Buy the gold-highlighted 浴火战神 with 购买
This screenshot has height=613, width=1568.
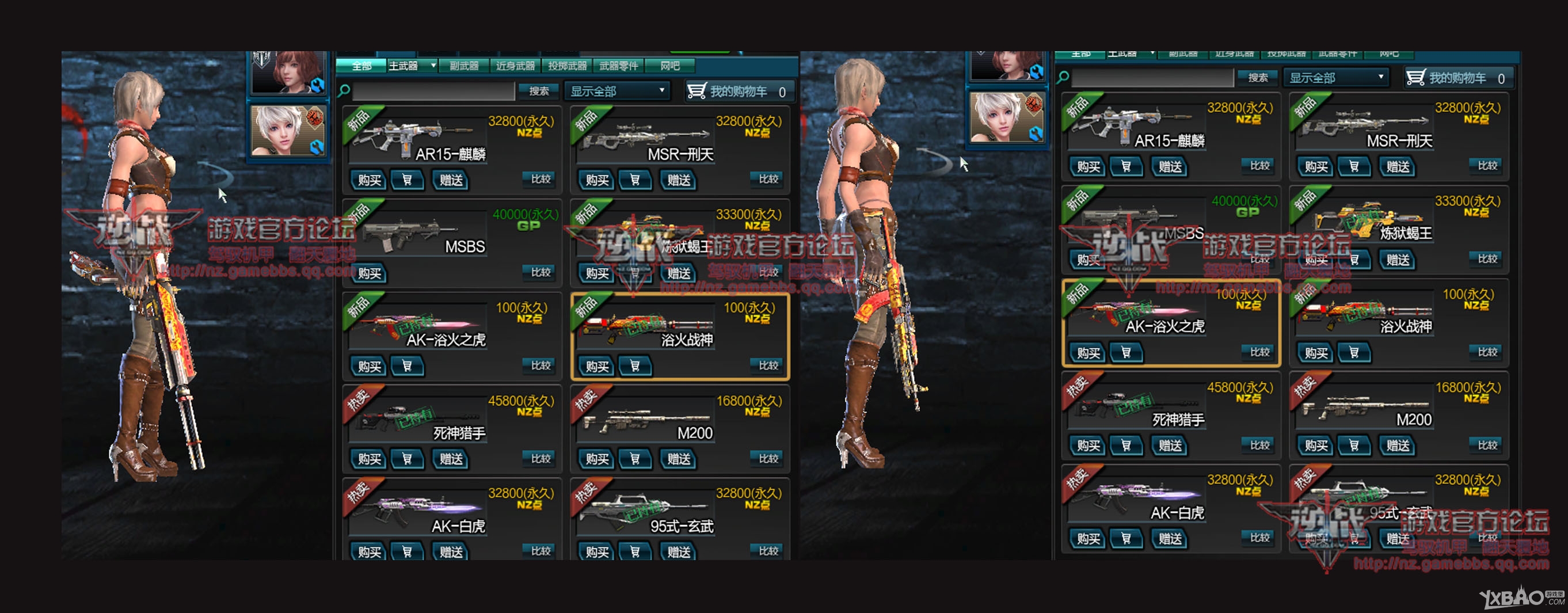[x=596, y=367]
